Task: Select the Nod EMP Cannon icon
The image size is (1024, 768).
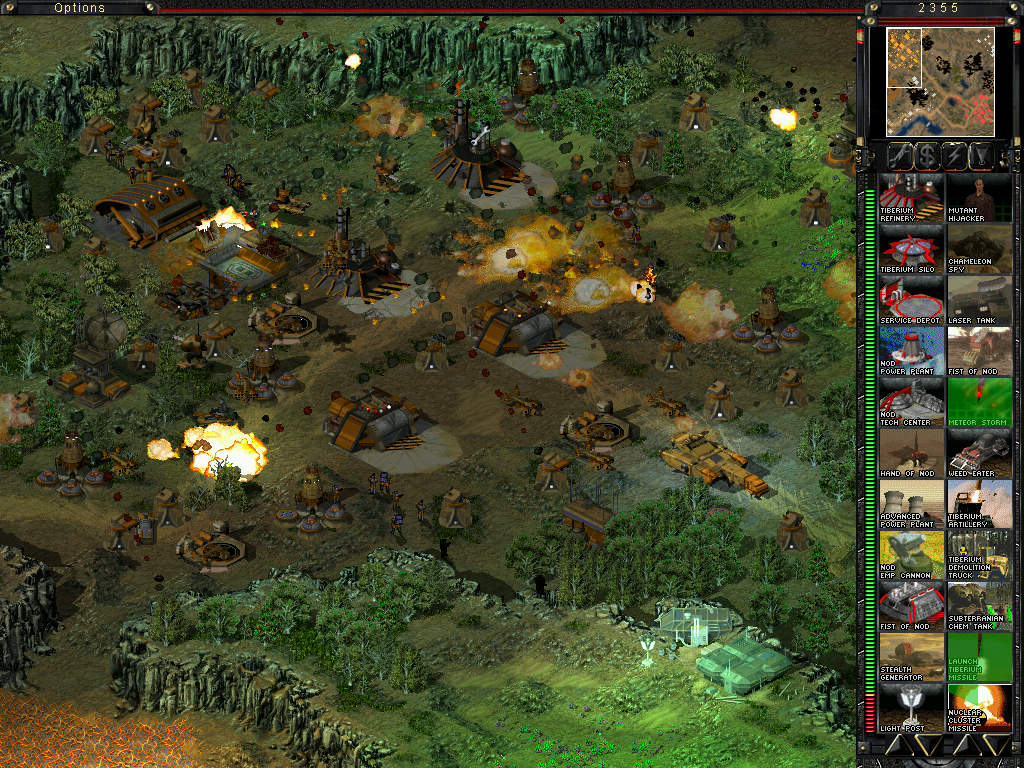Action: (911, 555)
